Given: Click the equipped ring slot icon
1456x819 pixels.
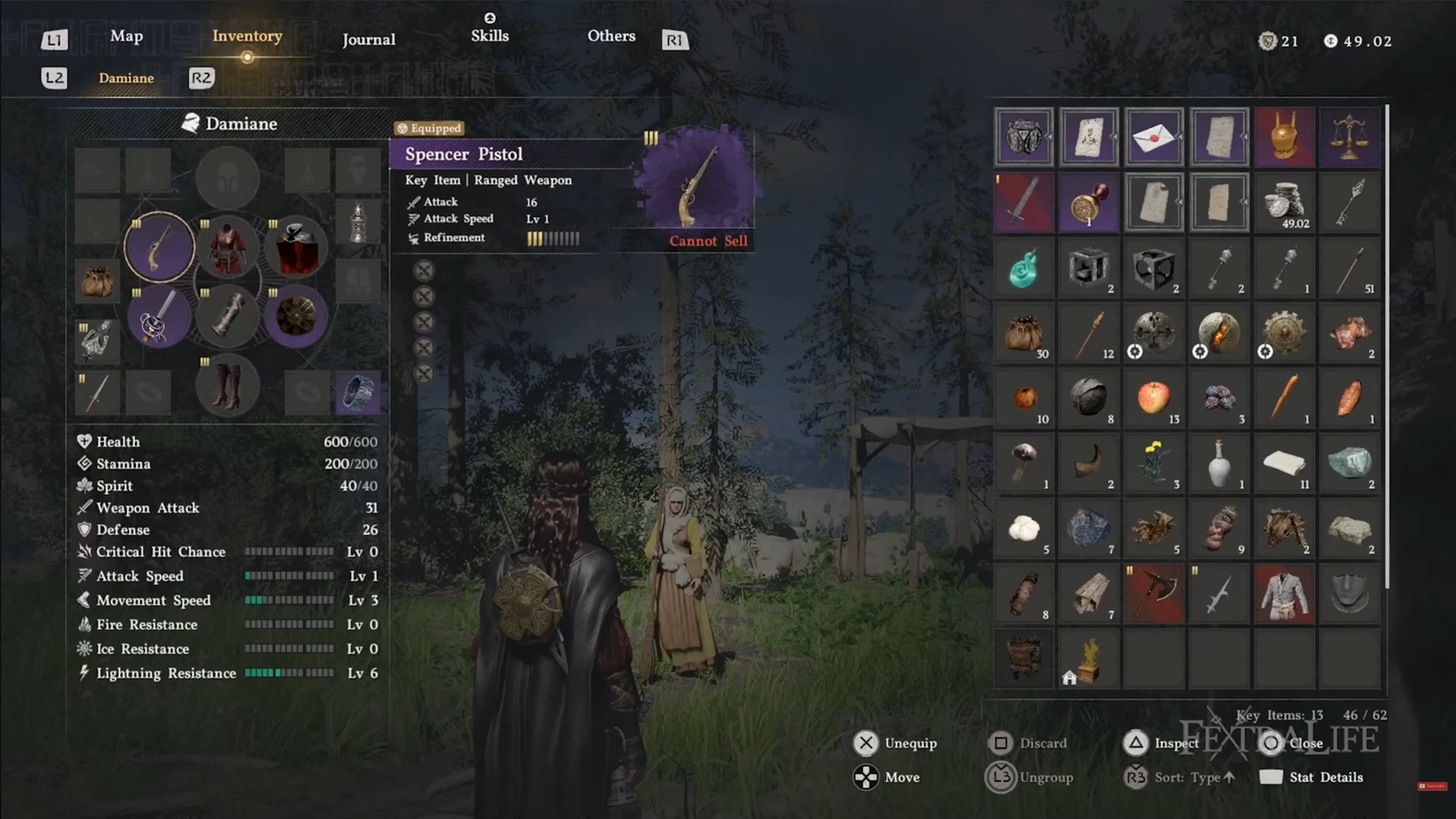Looking at the screenshot, I should coord(358,394).
